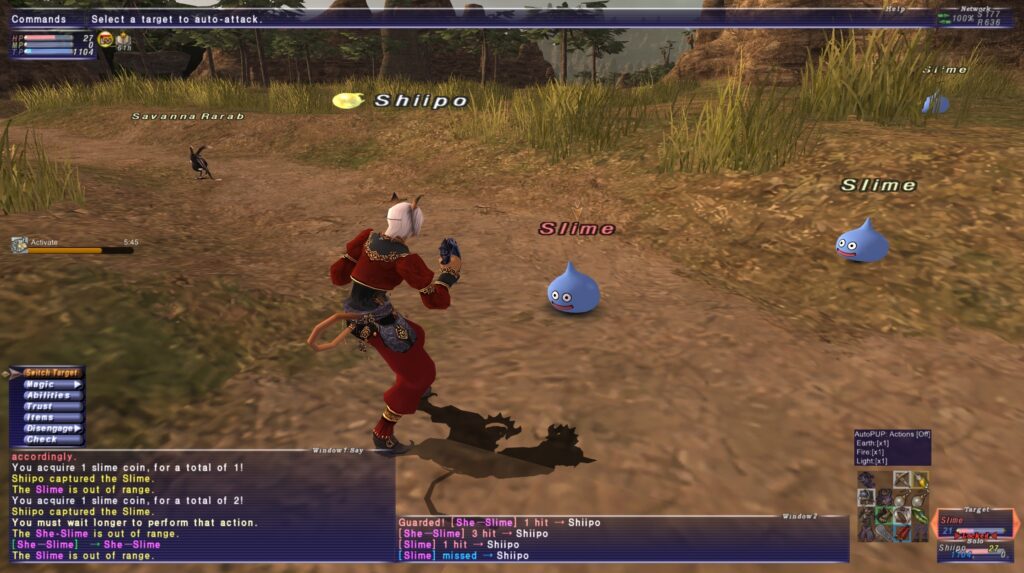This screenshot has width=1024, height=573.
Task: Open the Abilities command
Action: [48, 395]
